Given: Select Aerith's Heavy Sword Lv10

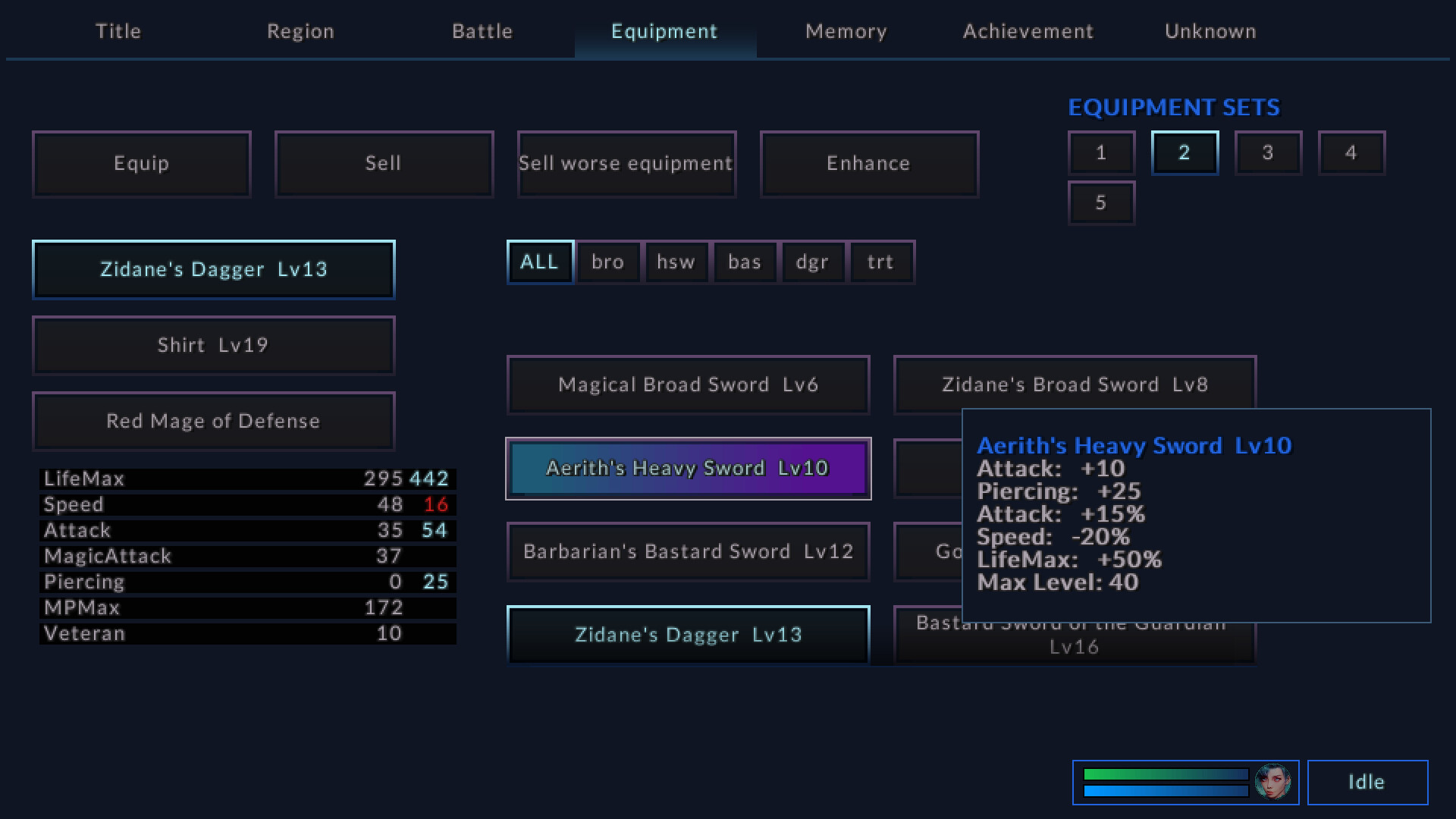Looking at the screenshot, I should tap(687, 468).
